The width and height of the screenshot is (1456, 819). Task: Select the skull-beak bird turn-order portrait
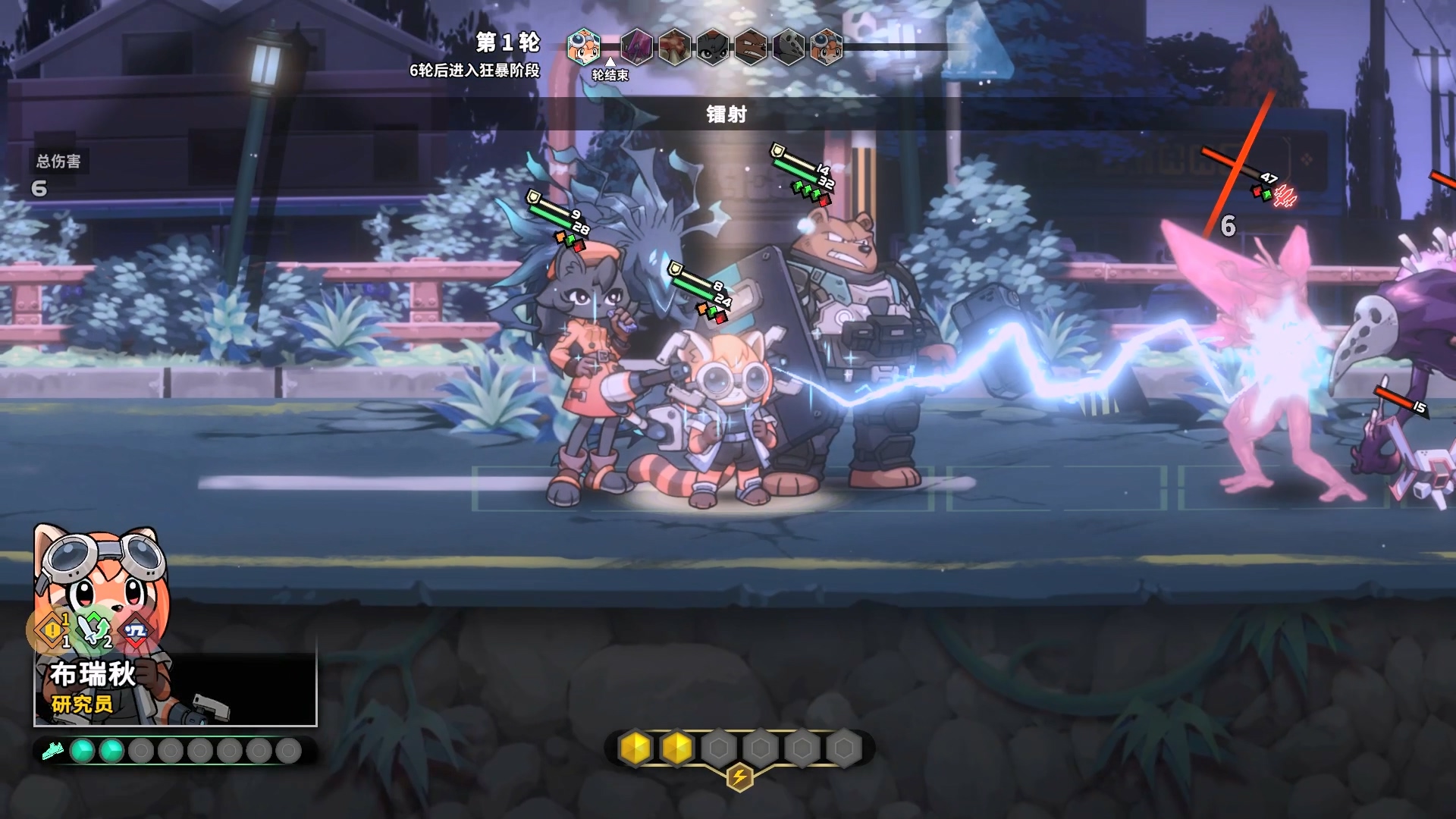(788, 46)
